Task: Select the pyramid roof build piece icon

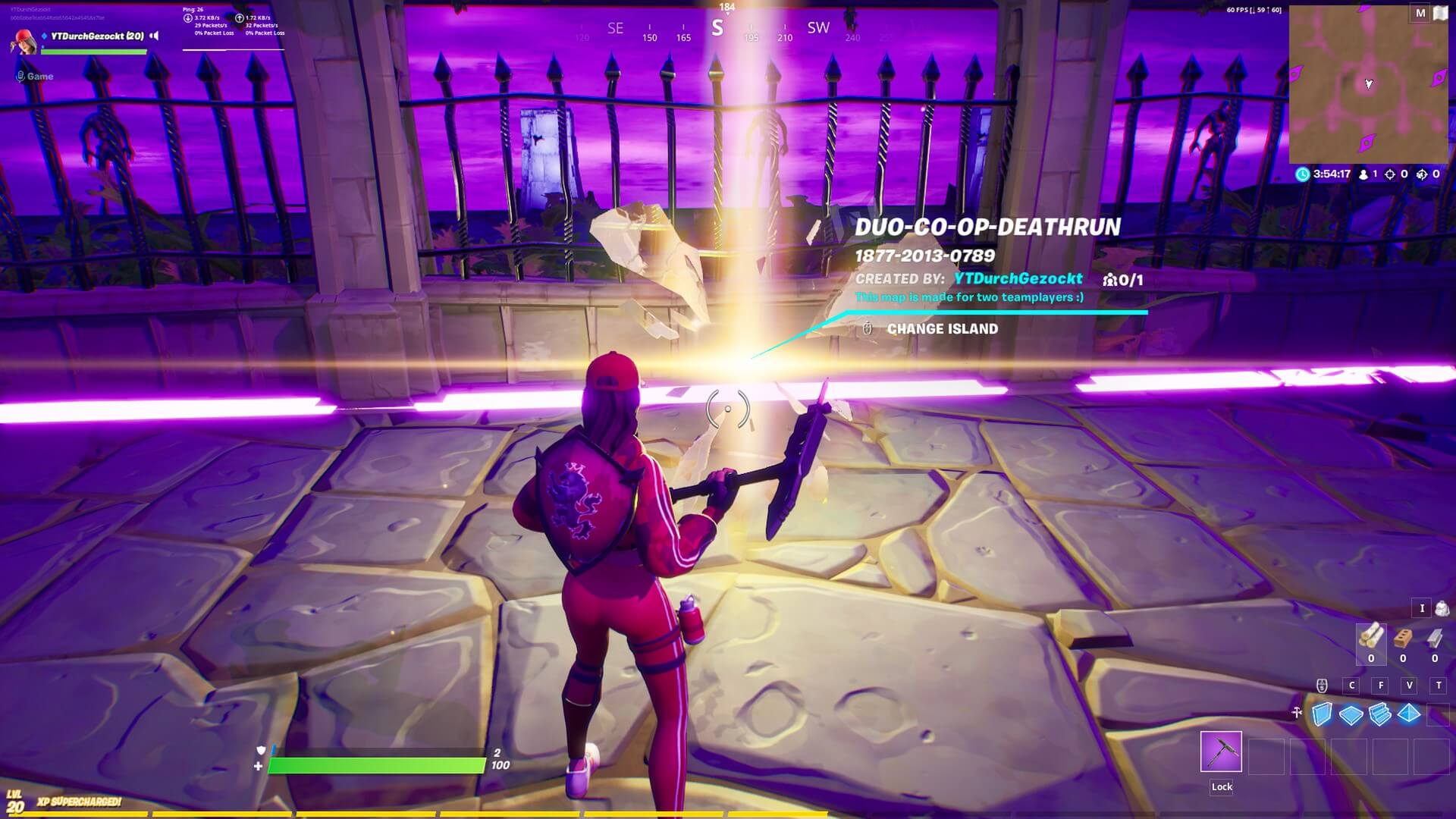Action: pos(1409,713)
